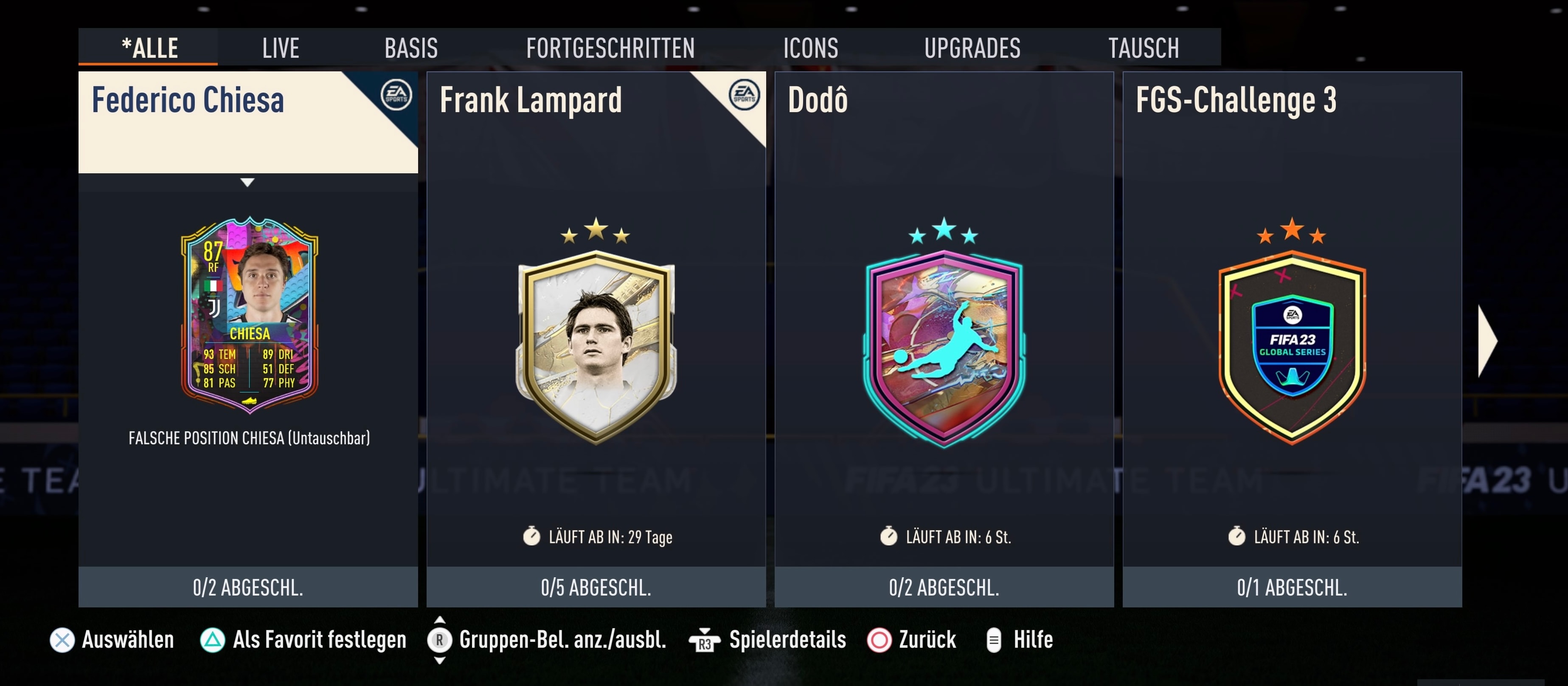Screen dimensions: 1568x686
Task: Open Hilfe via the document icon
Action: (x=995, y=640)
